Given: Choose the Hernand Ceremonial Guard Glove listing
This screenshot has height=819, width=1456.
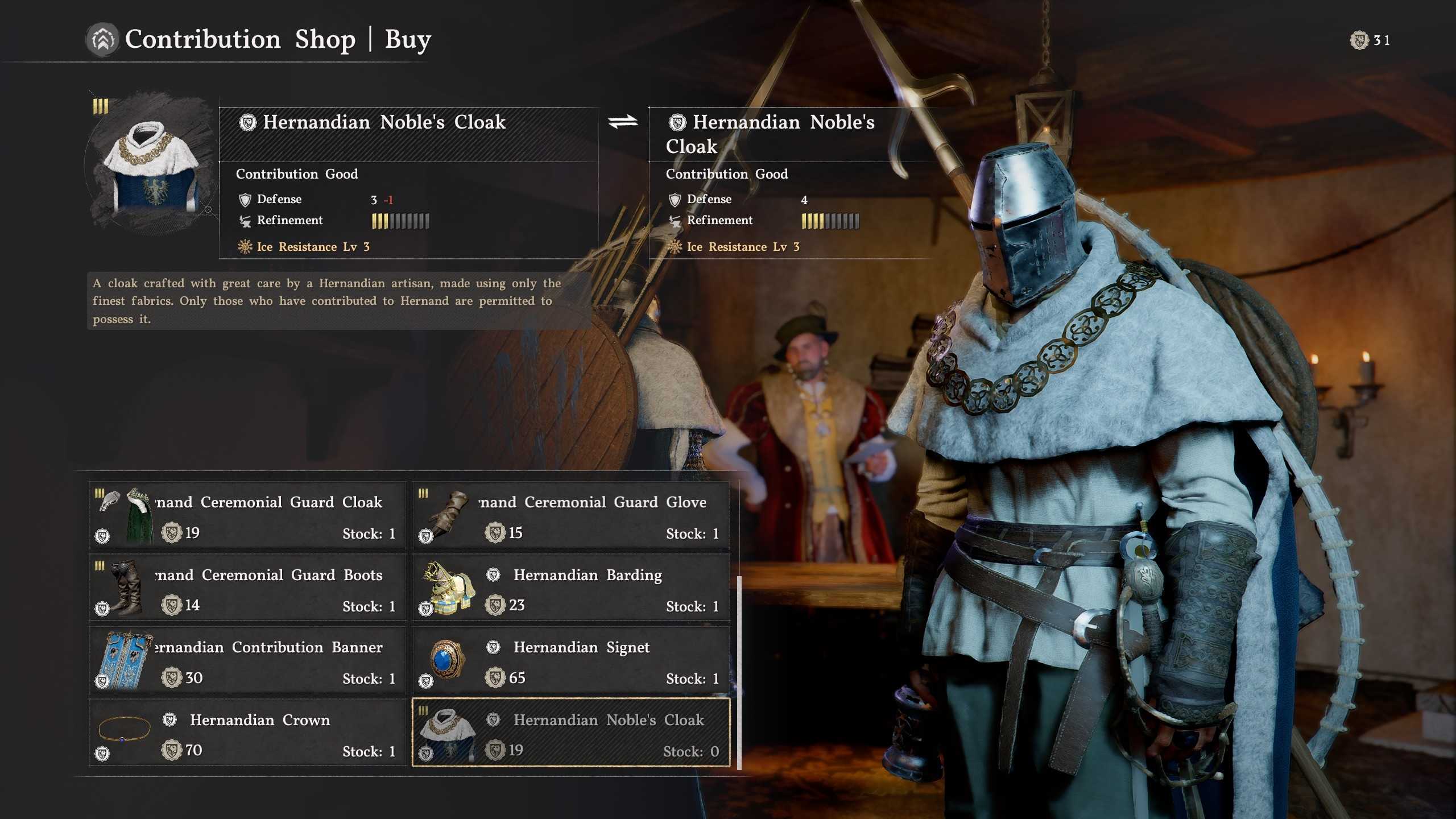Looking at the screenshot, I should coord(571,515).
